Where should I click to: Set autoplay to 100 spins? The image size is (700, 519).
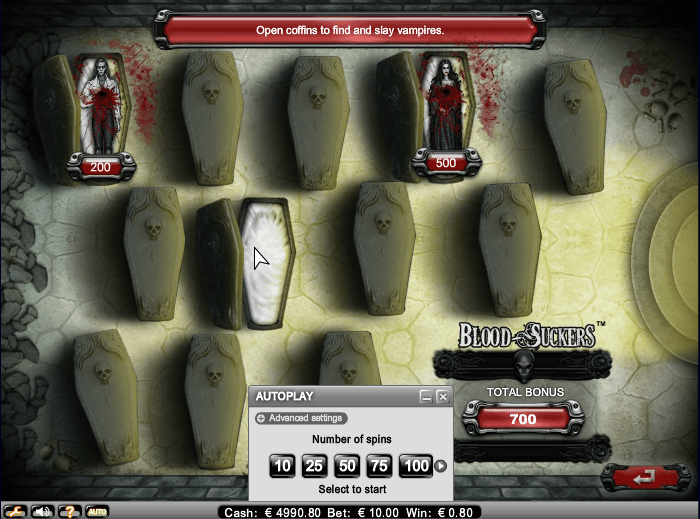[x=414, y=466]
